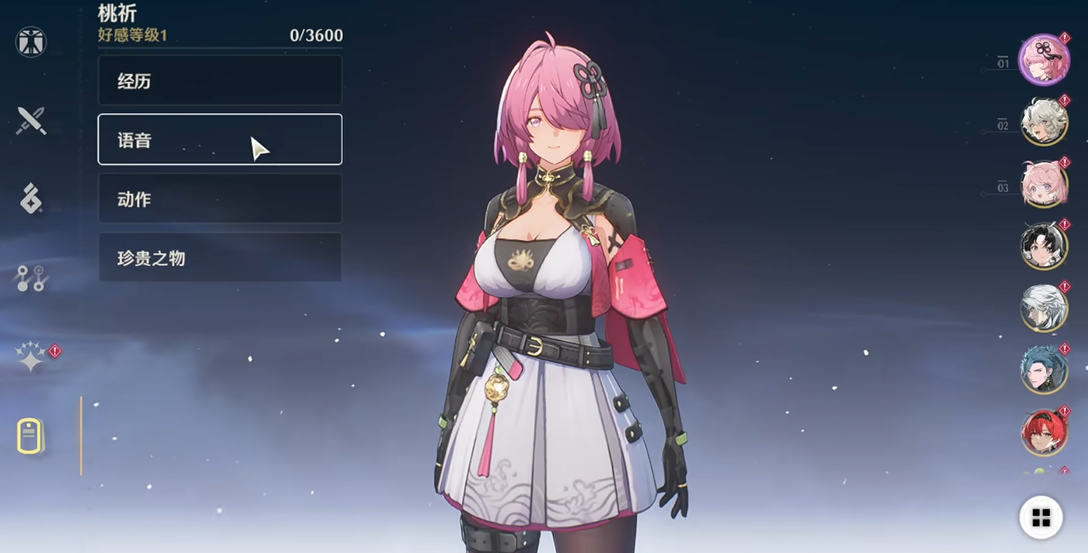Screen dimensions: 1088x553
Task: Switch to the echoes tab below the swords
Action: (31, 199)
